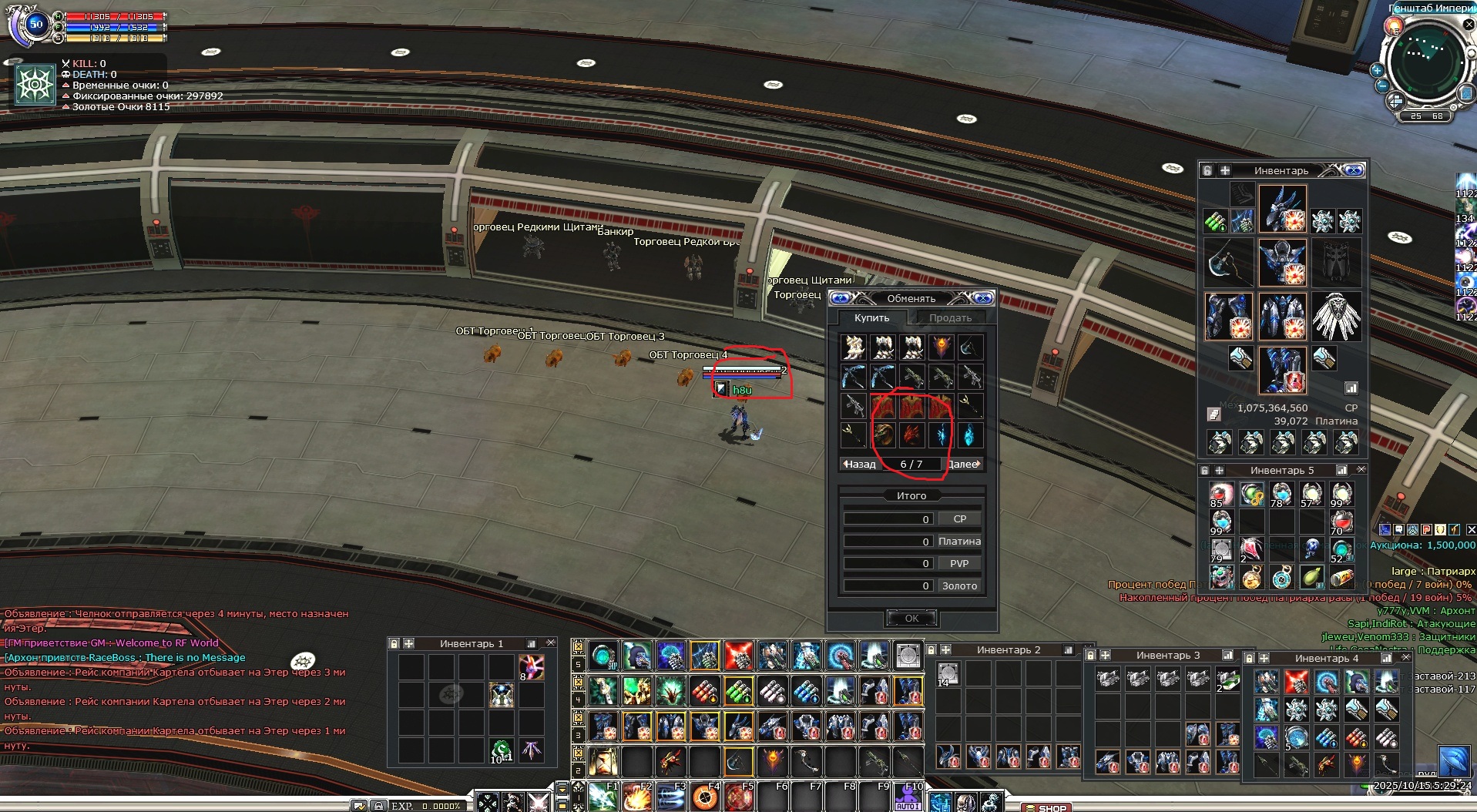The width and height of the screenshot is (1477, 812).
Task: Activate the AUTO skill in the F10 slot
Action: coord(908,798)
